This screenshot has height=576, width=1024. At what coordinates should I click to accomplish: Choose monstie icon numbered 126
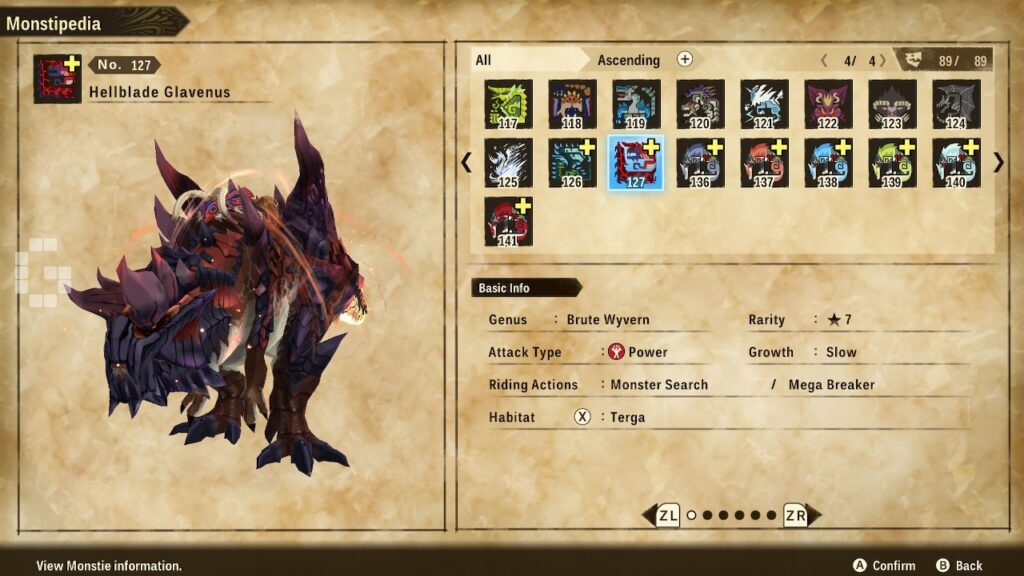[x=573, y=163]
